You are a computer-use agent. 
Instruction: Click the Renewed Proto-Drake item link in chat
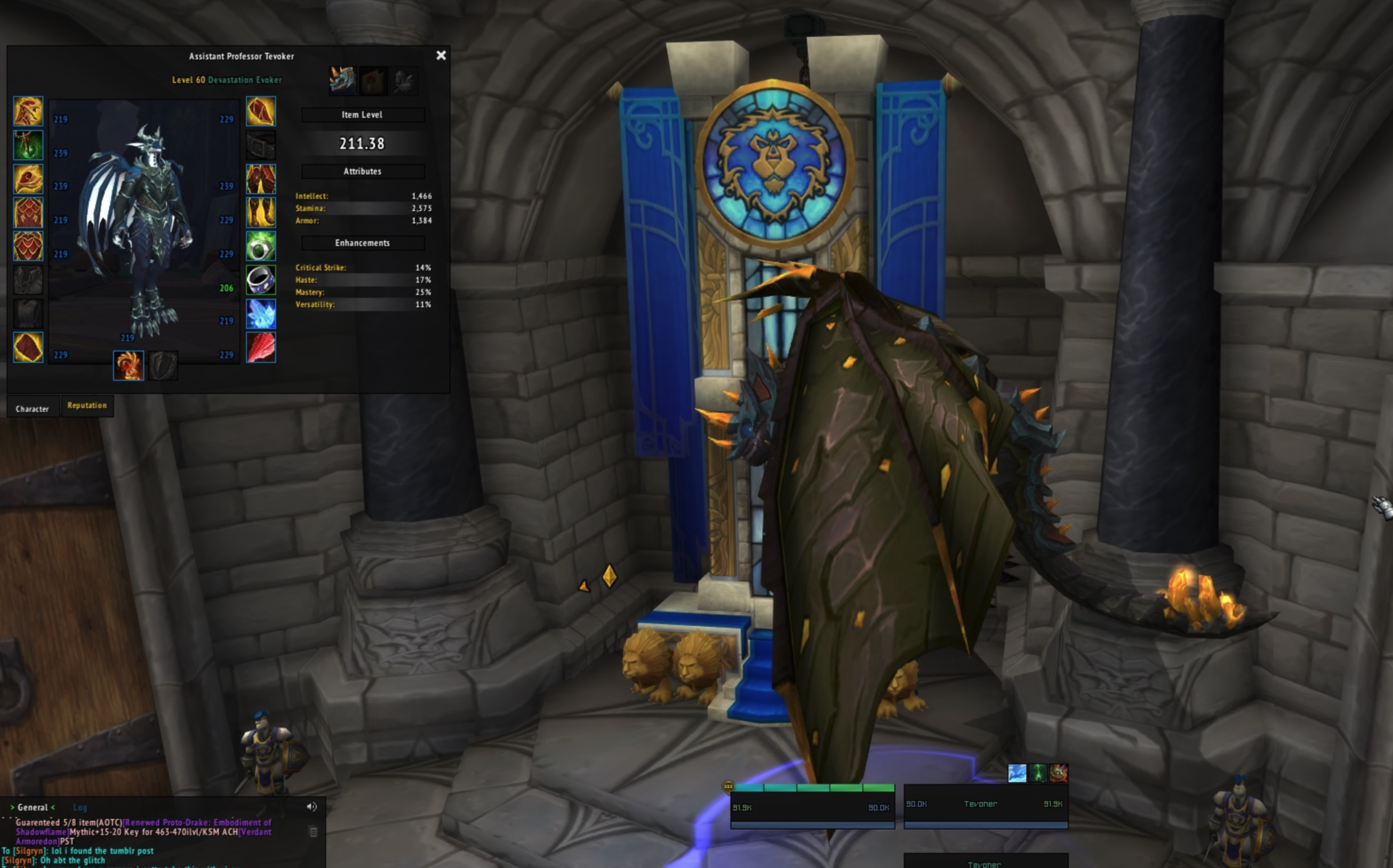tap(197, 822)
